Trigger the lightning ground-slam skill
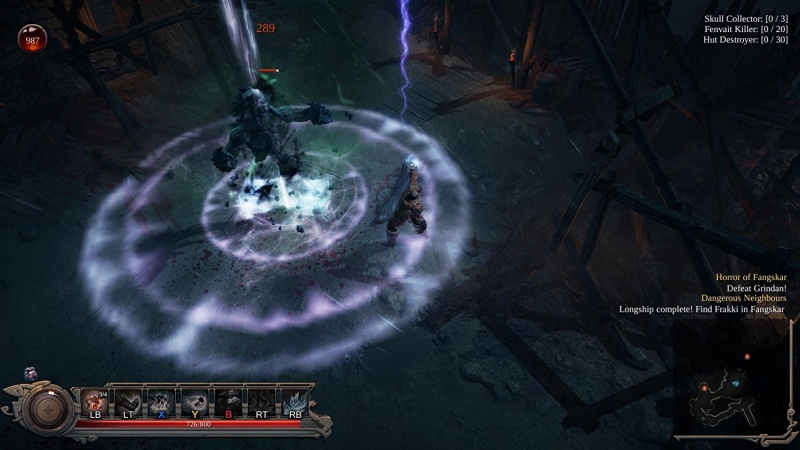 pyautogui.click(x=162, y=401)
